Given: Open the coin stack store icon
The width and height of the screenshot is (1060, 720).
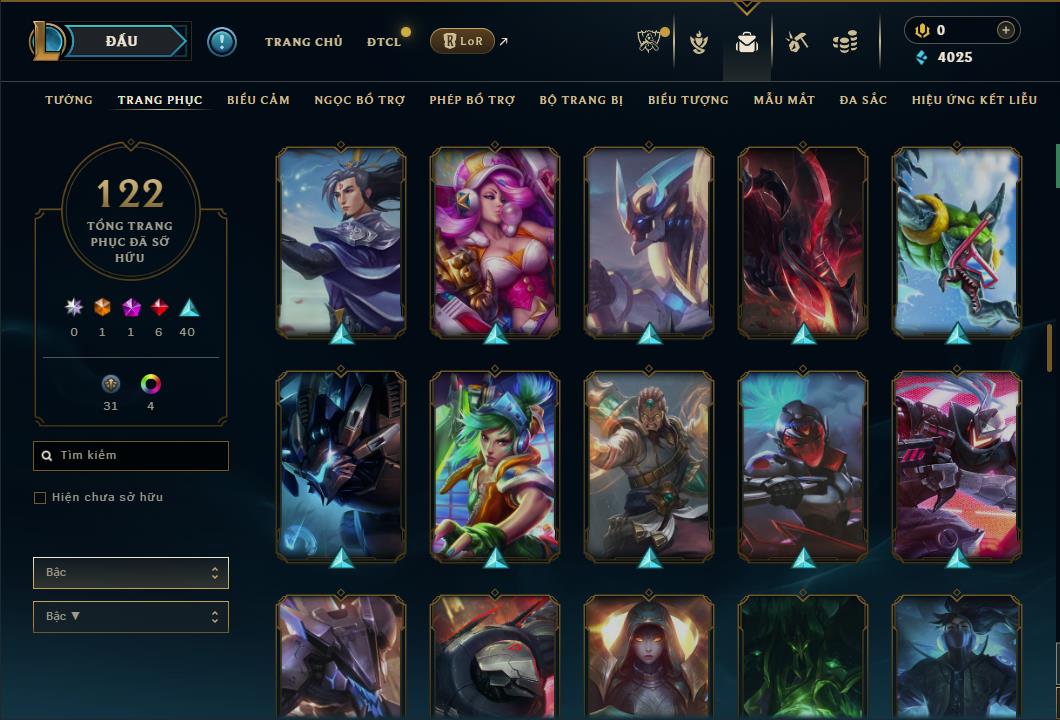Looking at the screenshot, I should (x=845, y=42).
